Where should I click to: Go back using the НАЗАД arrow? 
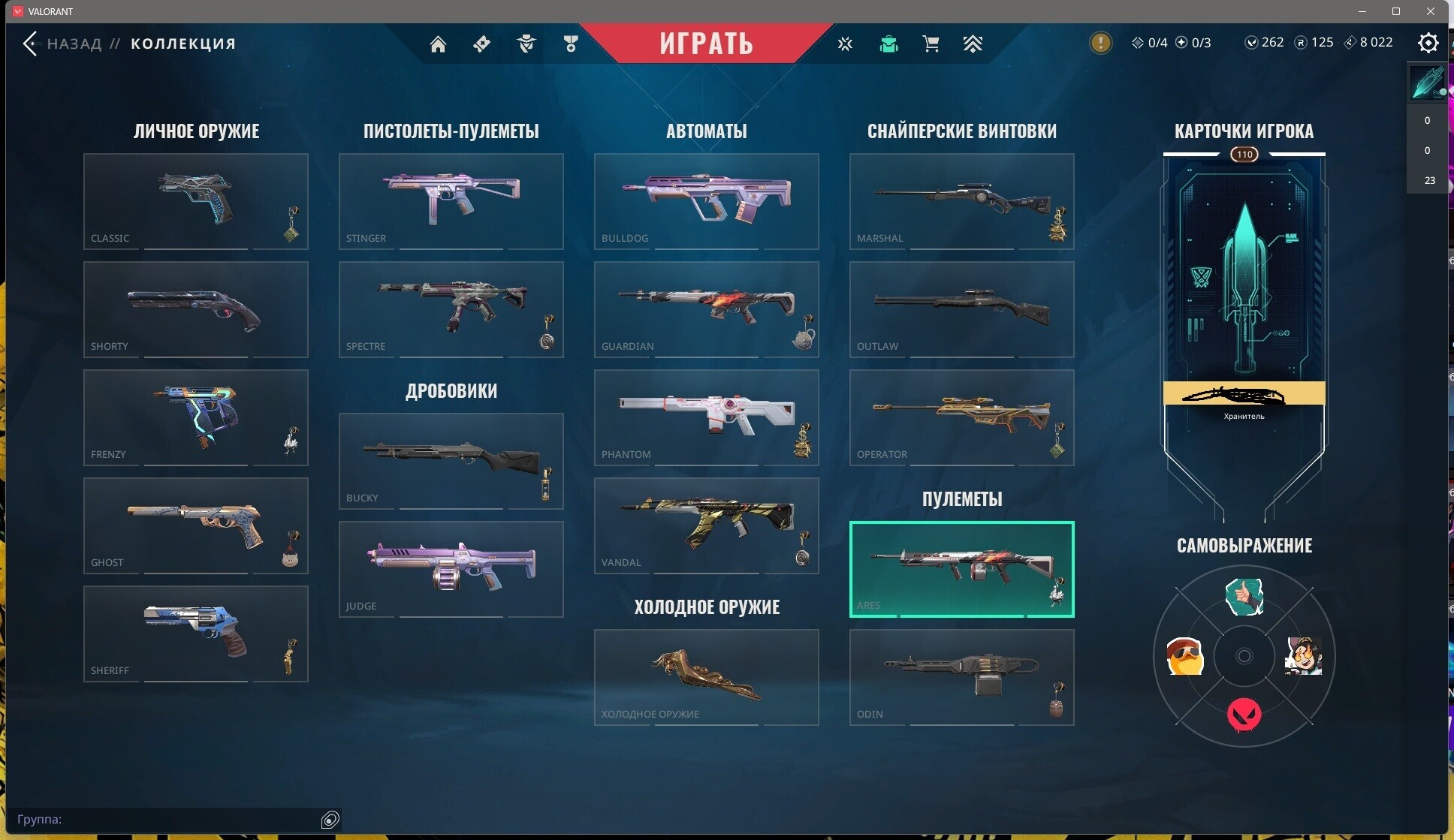pyautogui.click(x=31, y=44)
